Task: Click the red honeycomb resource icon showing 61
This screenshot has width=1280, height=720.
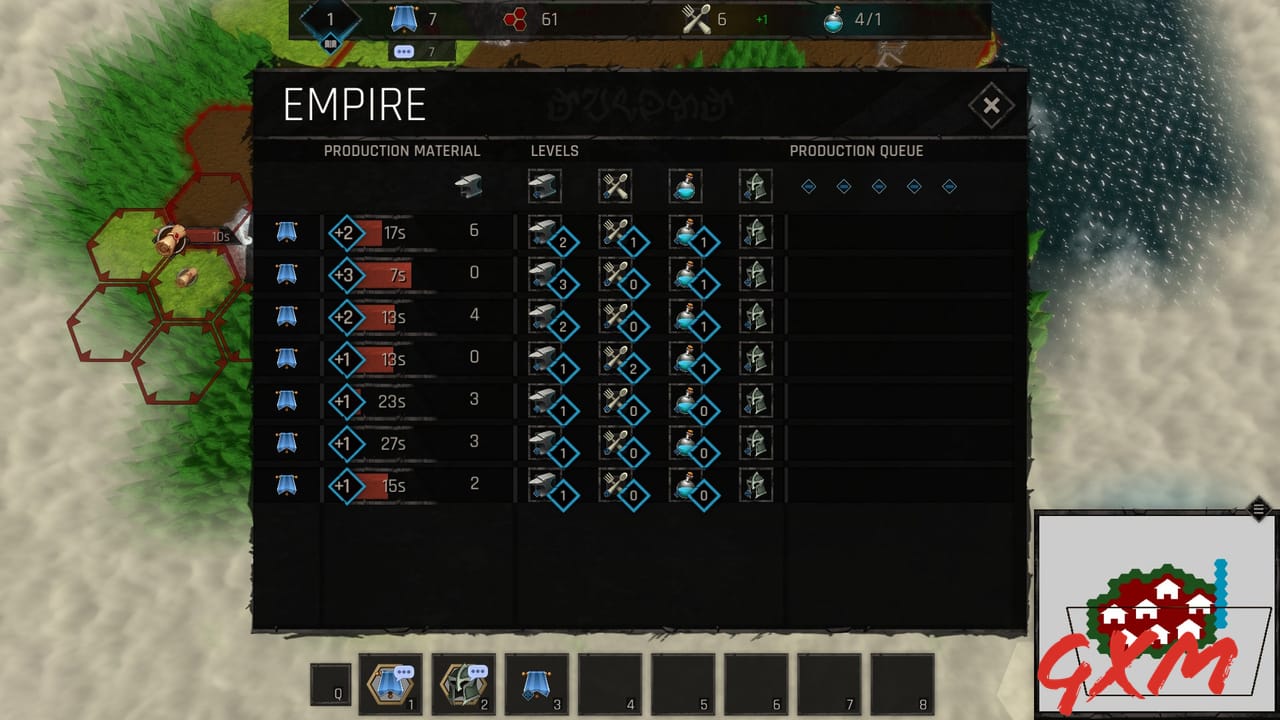Action: click(516, 18)
